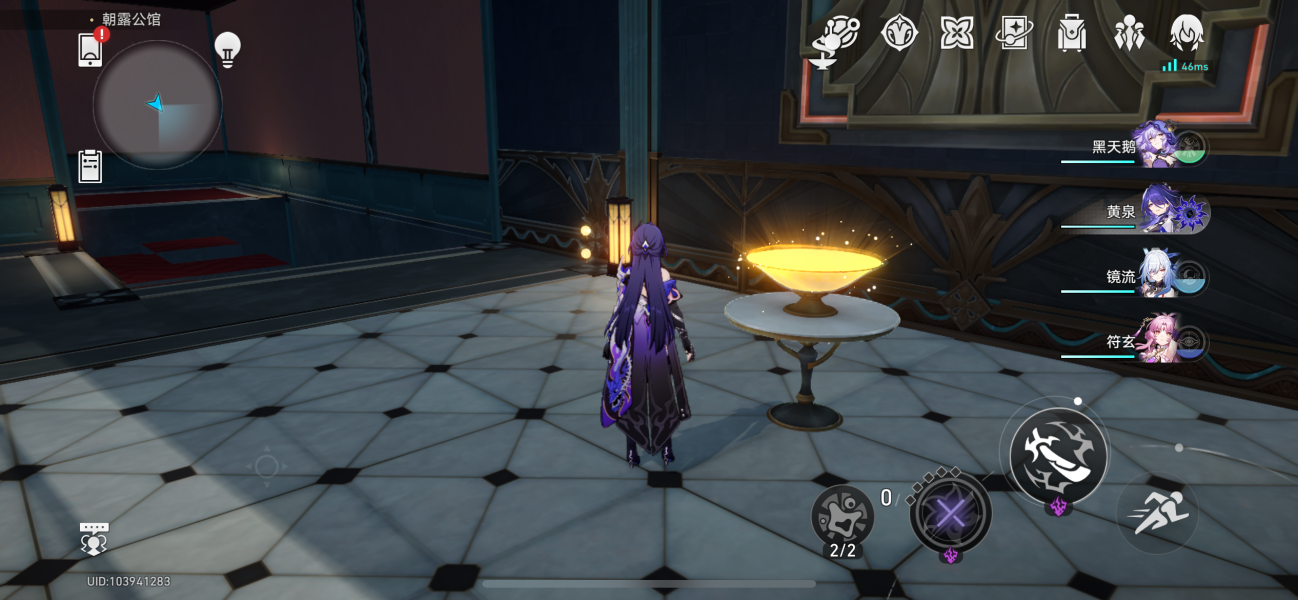Open the planet and goblet icon

[836, 38]
